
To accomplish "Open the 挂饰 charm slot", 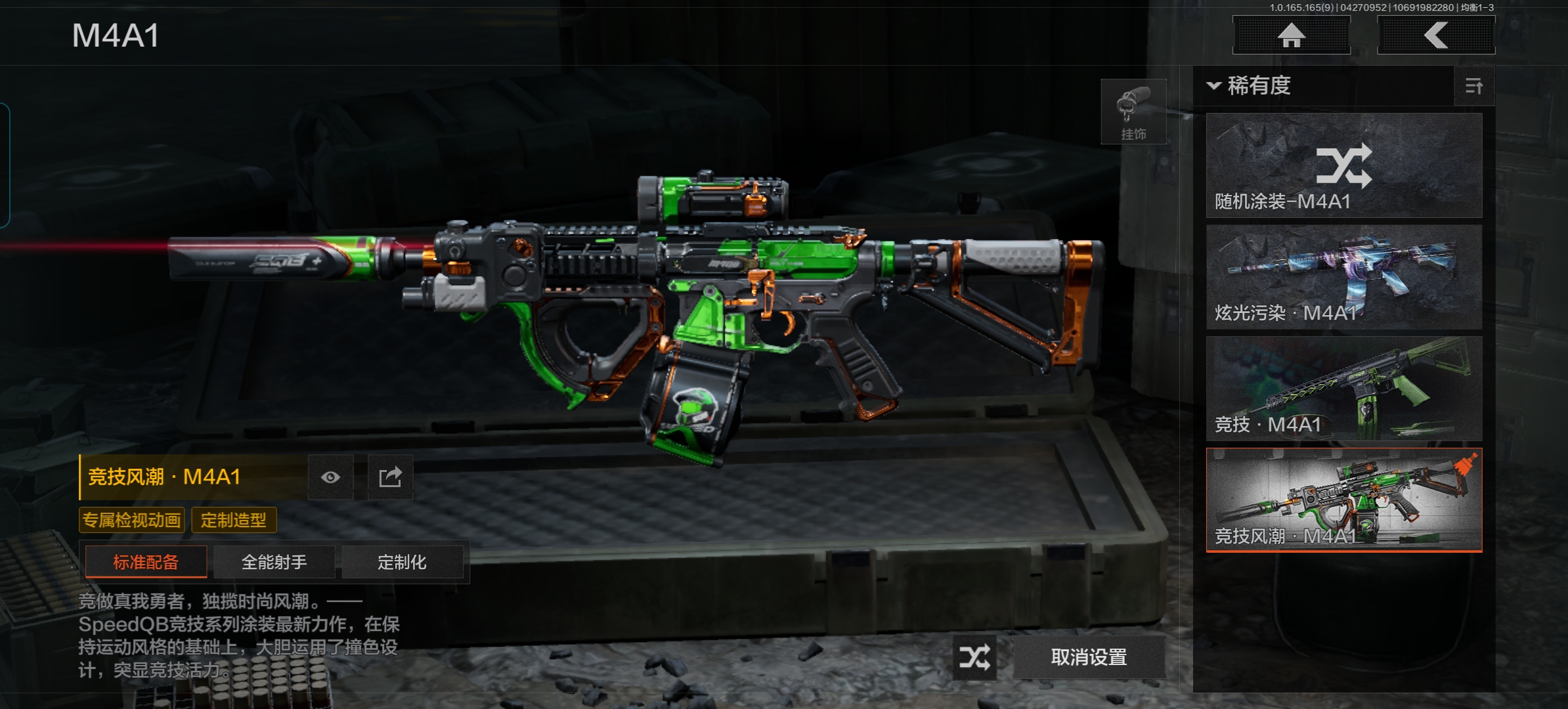I will click(x=1133, y=112).
